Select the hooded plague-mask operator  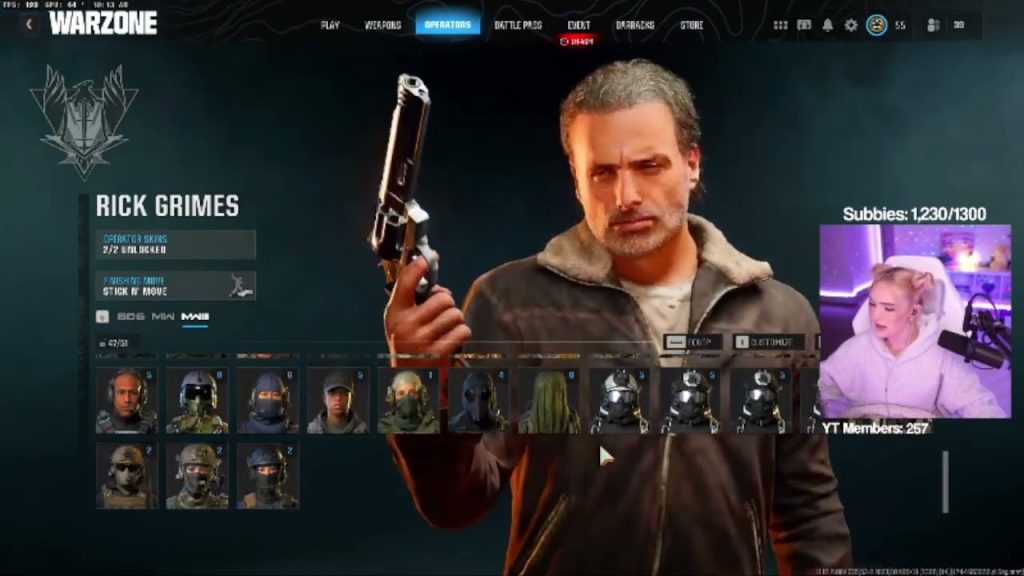478,401
